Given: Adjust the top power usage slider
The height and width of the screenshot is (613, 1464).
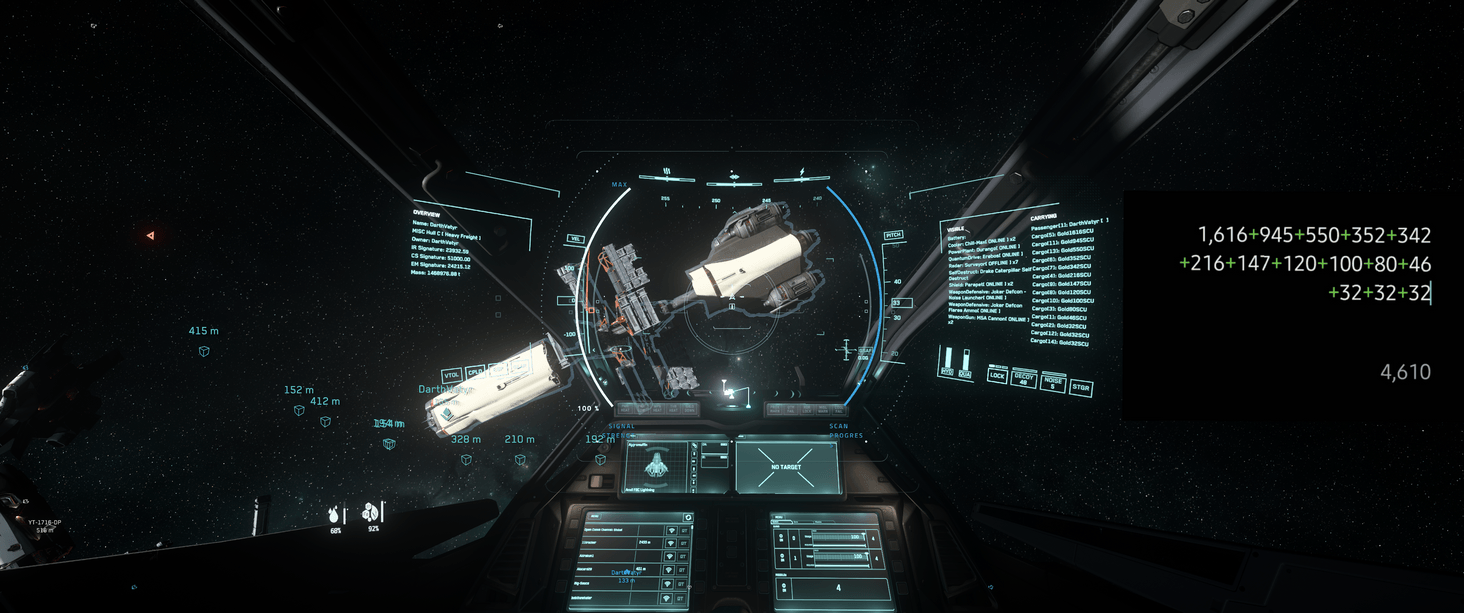Looking at the screenshot, I should click(x=838, y=537).
